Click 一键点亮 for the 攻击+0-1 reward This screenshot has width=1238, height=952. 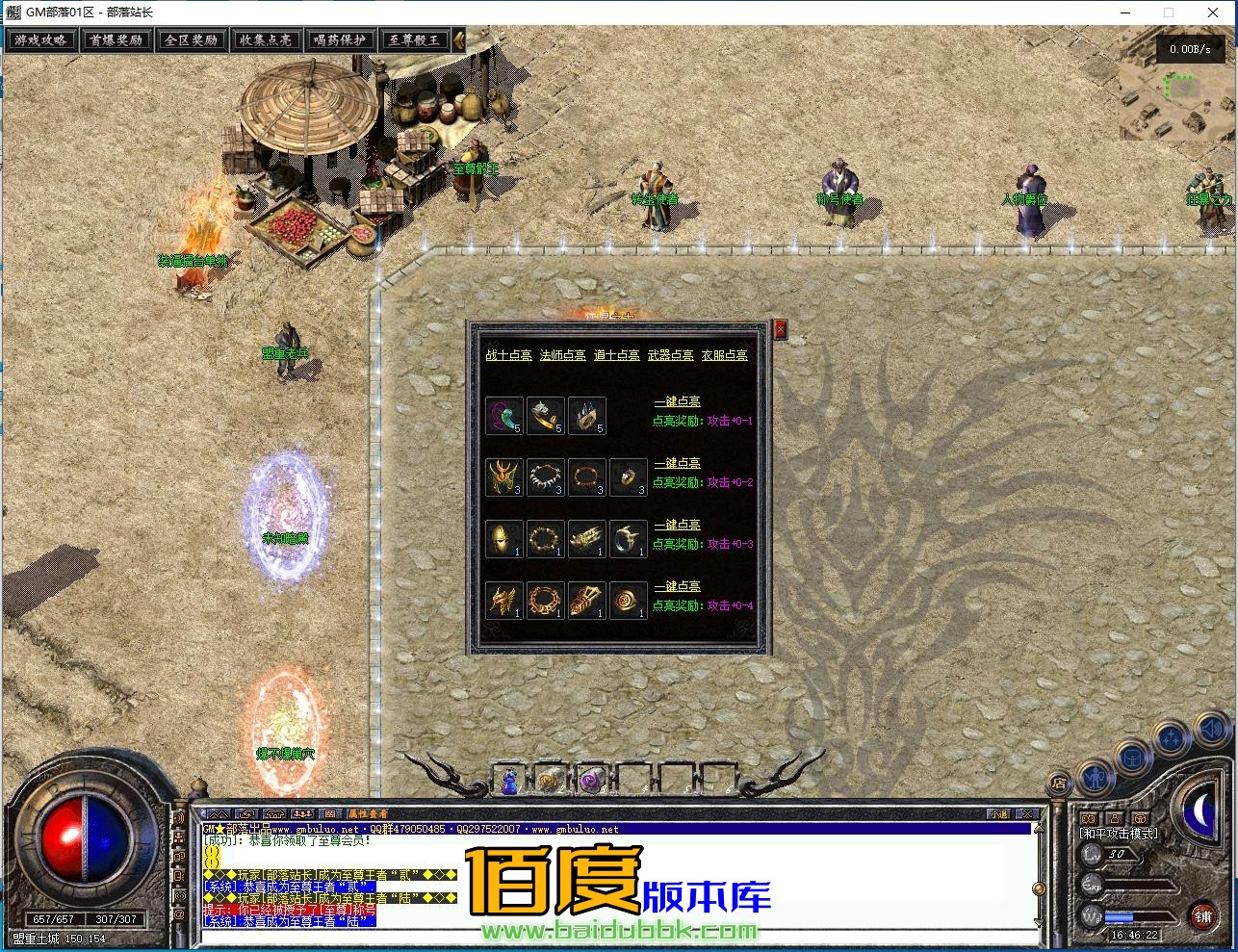677,401
